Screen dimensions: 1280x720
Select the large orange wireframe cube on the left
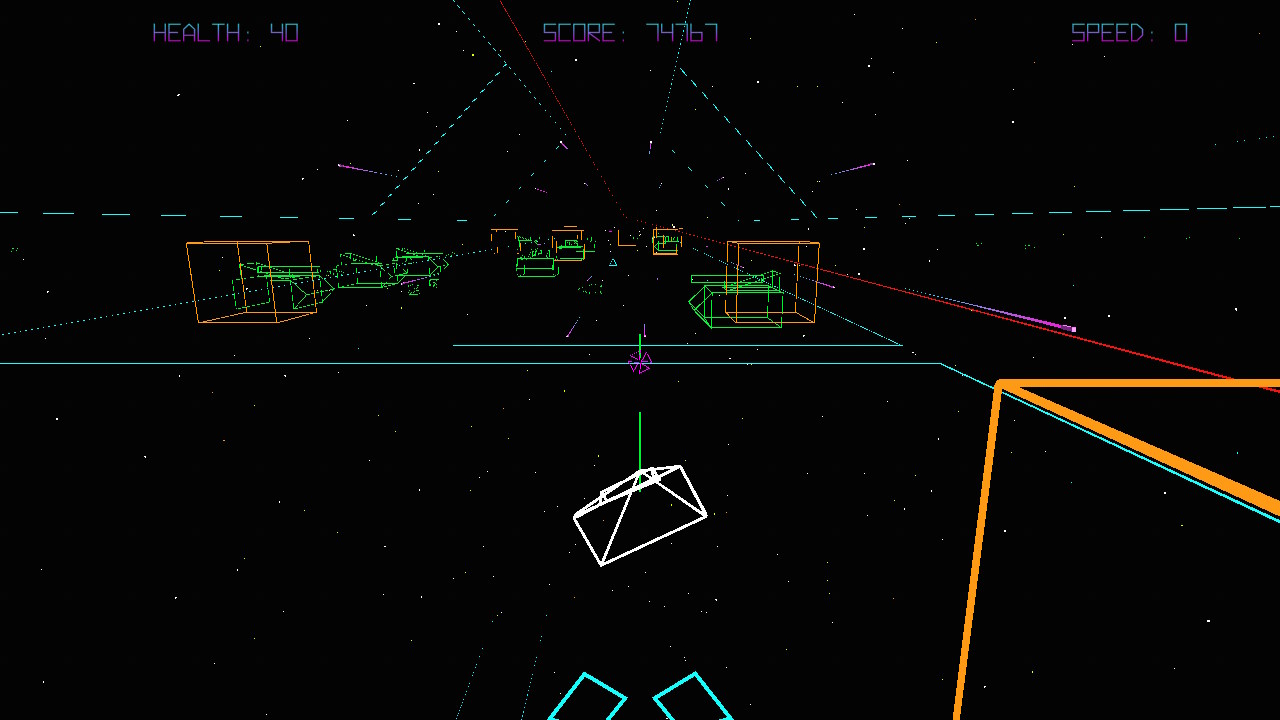(x=248, y=281)
